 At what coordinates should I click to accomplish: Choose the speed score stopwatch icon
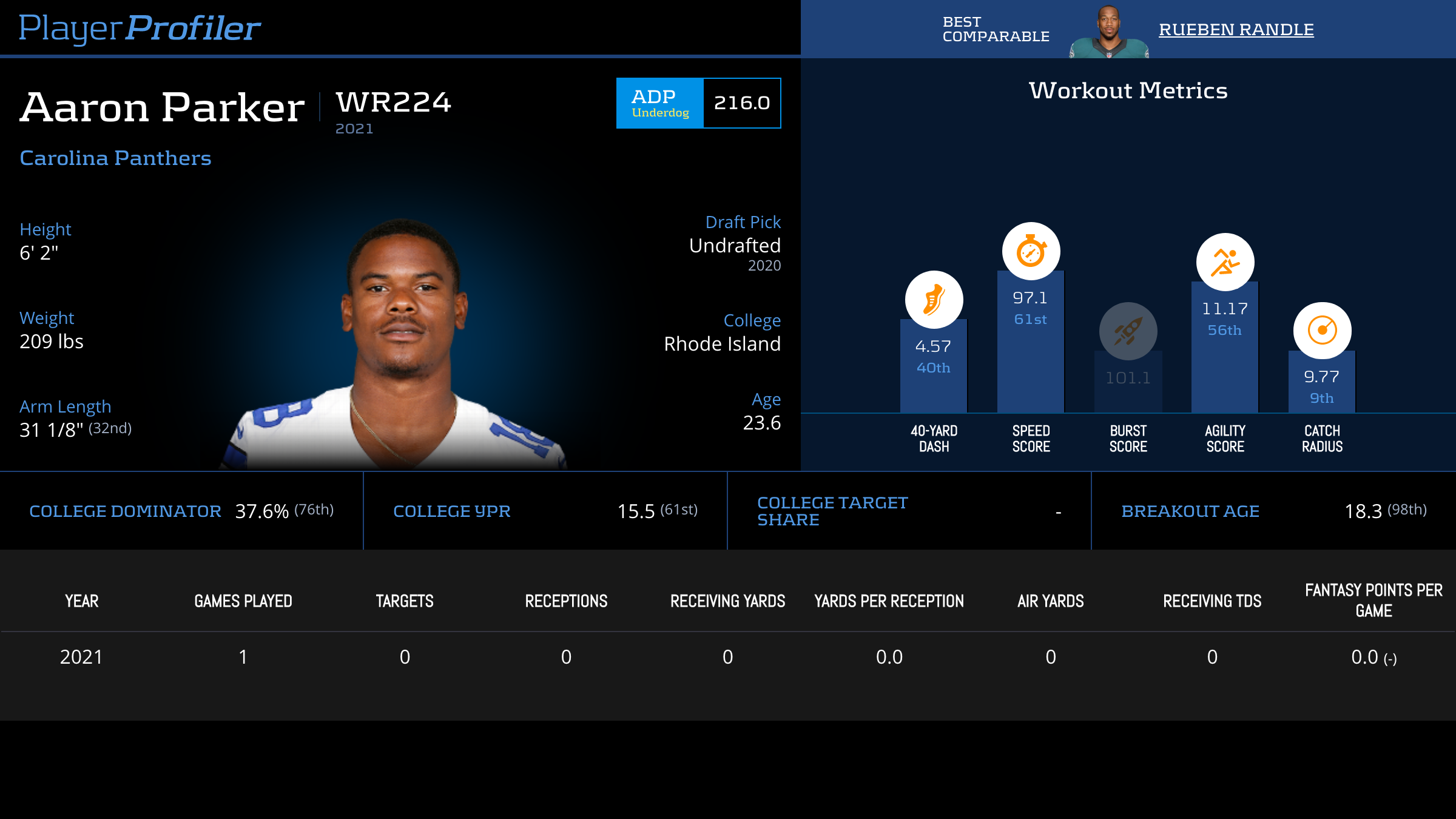(1031, 251)
